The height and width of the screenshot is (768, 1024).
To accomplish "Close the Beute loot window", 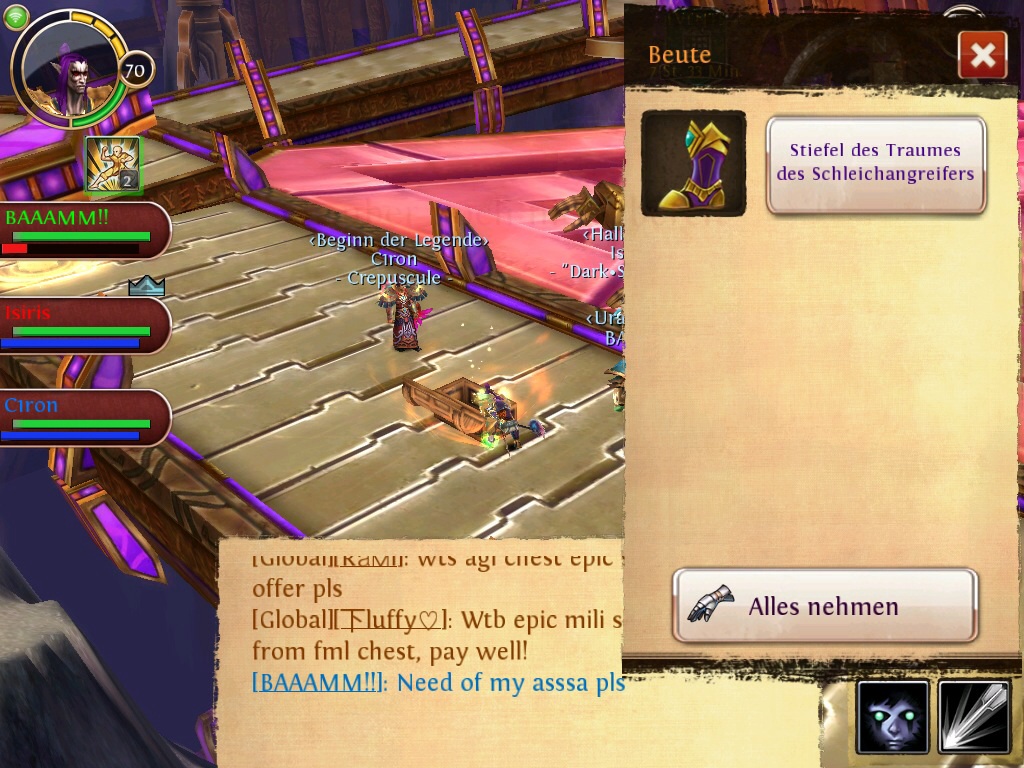I will pos(982,55).
